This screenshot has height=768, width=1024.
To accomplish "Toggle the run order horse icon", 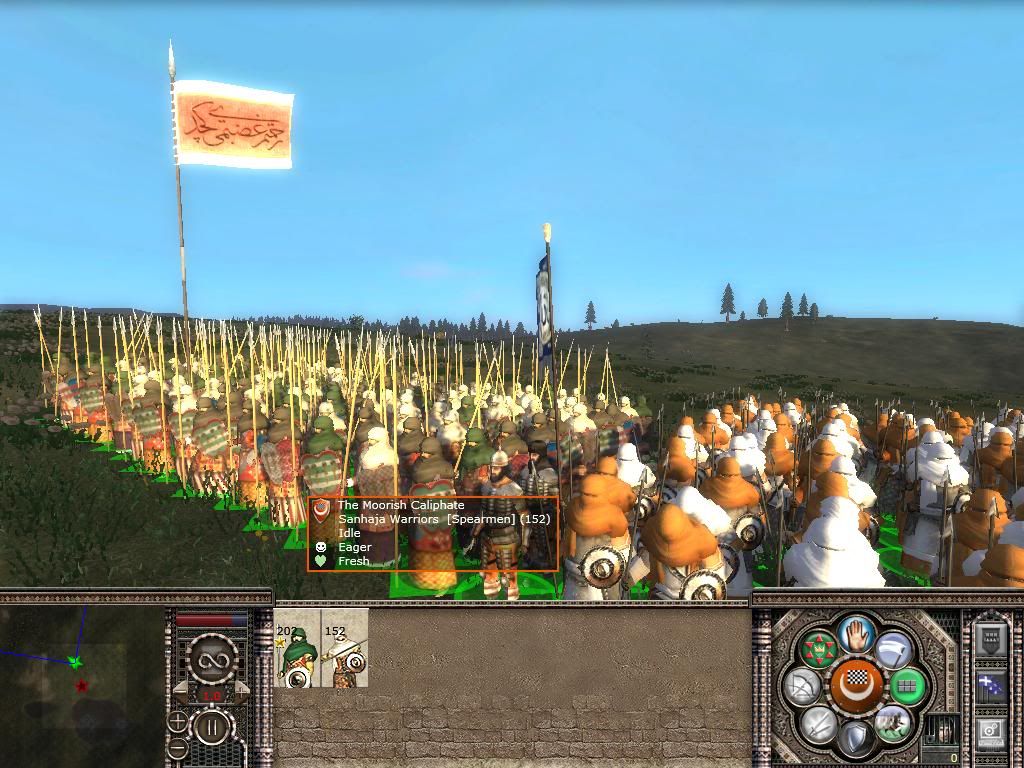I will 891,724.
